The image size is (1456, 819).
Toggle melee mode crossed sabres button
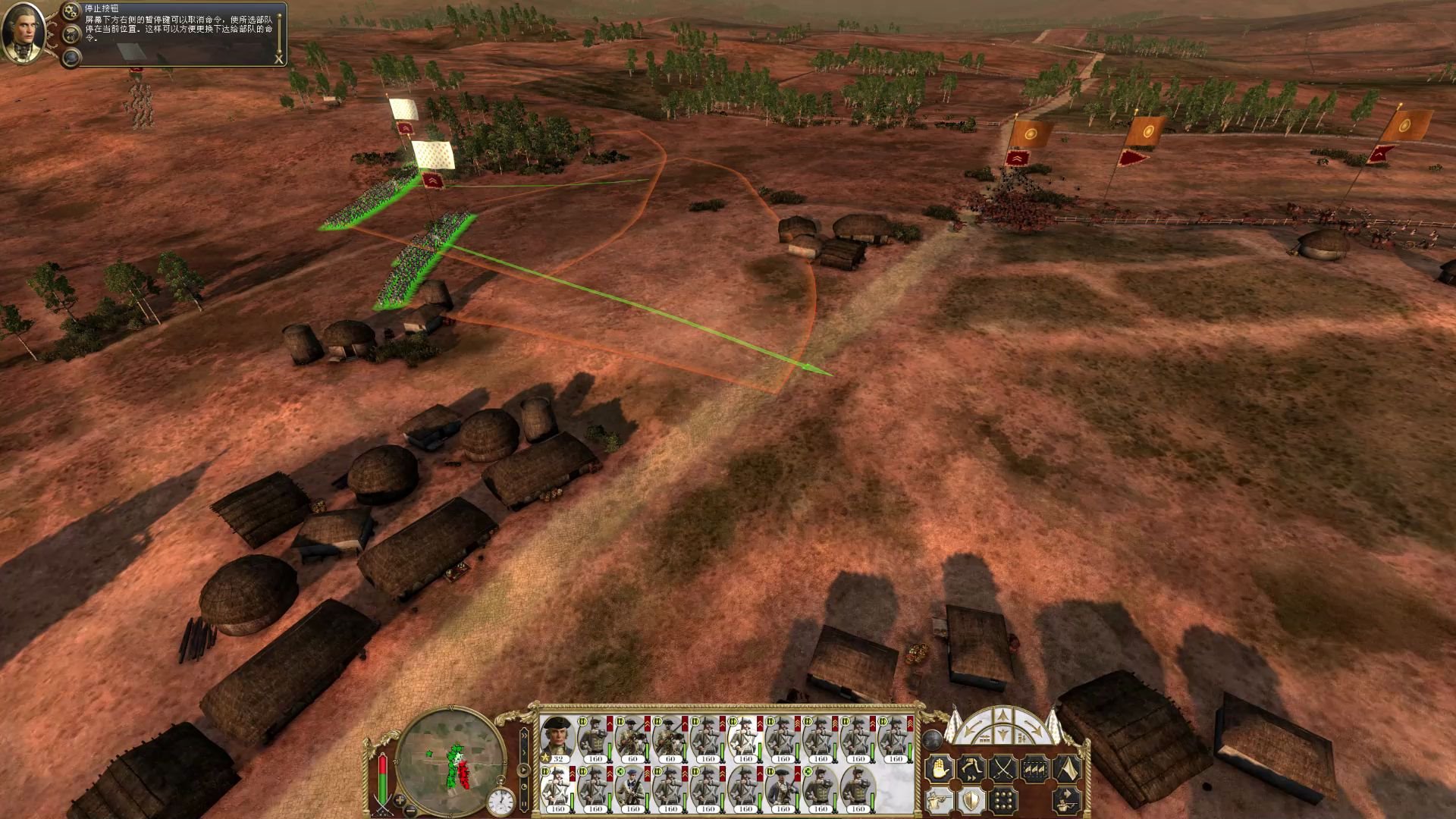point(1003,769)
